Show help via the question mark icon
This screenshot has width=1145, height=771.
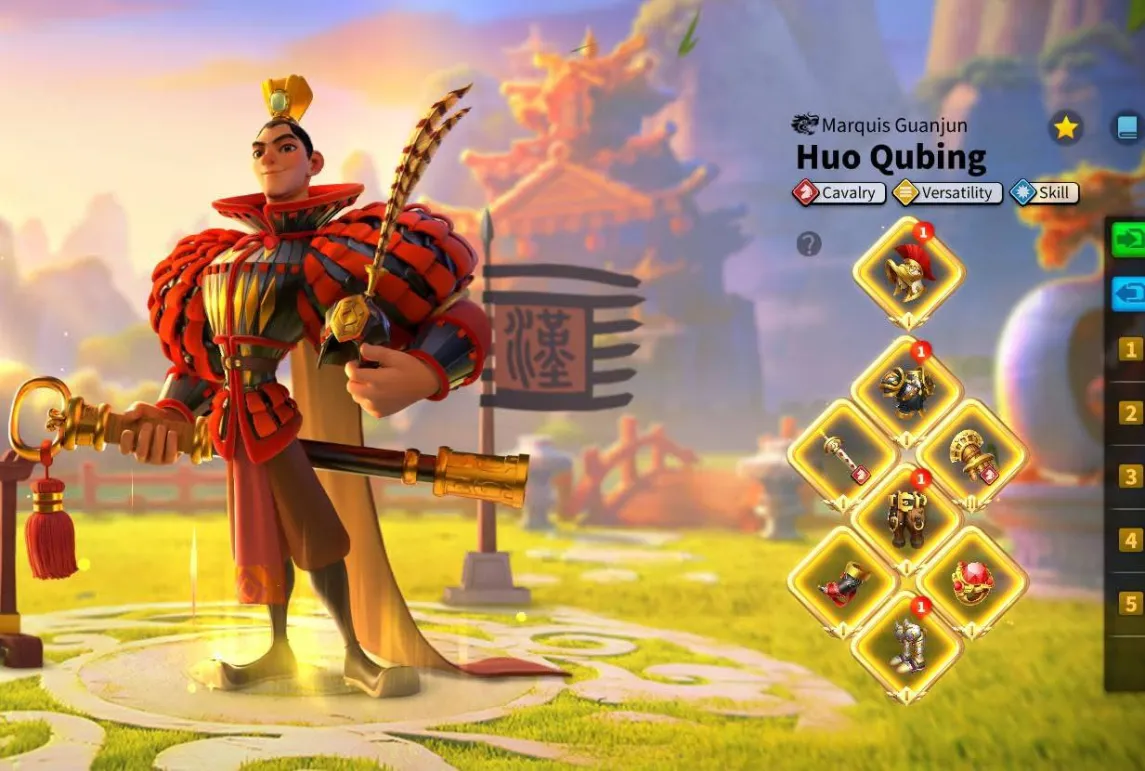point(809,243)
